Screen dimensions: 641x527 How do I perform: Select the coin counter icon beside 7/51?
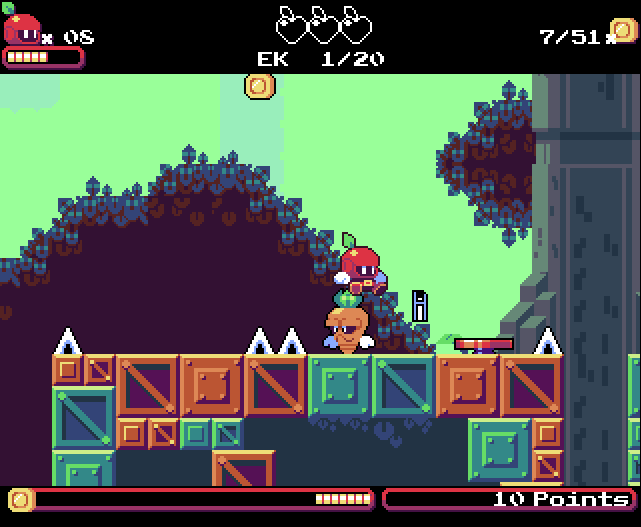[x=623, y=31]
